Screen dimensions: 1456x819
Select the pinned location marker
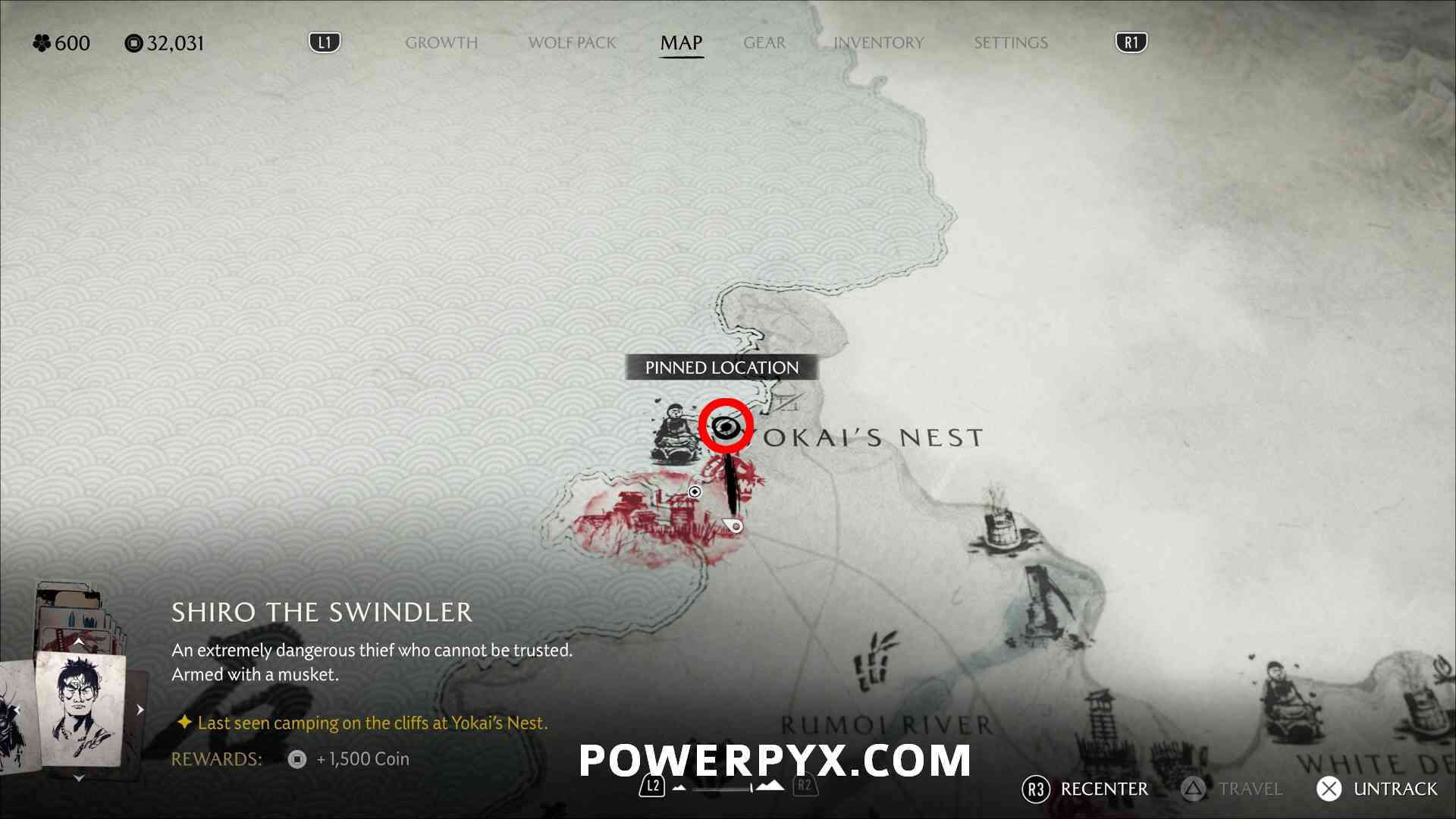pos(726,427)
